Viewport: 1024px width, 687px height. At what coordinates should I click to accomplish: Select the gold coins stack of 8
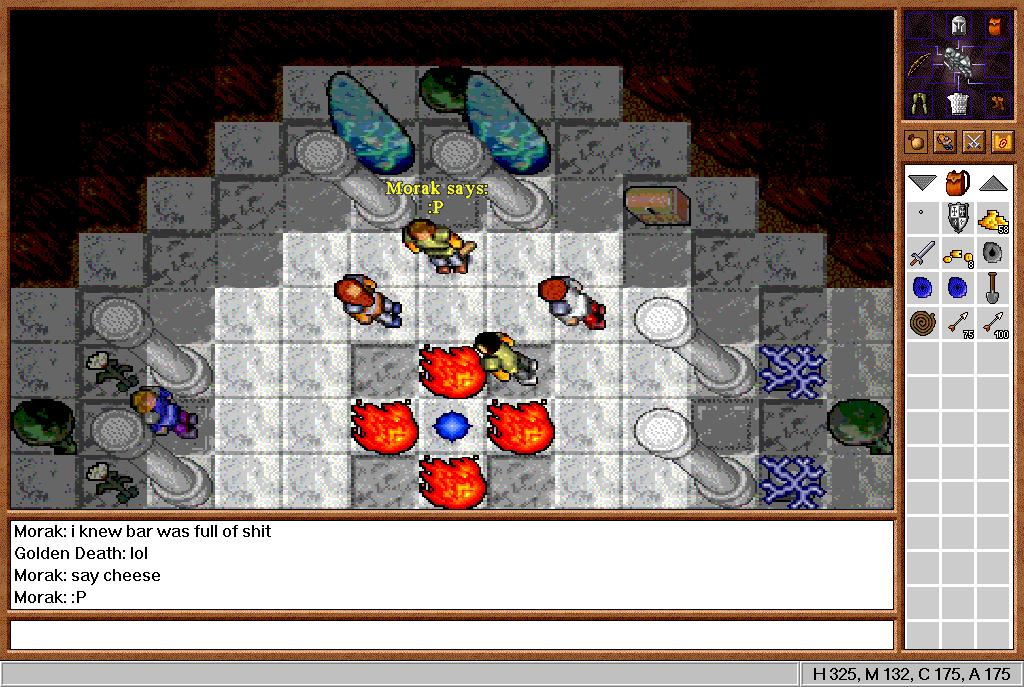pos(957,255)
